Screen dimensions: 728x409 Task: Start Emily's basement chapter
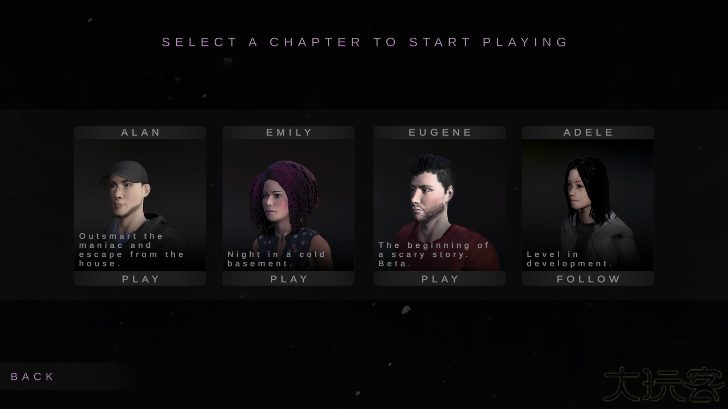point(289,279)
